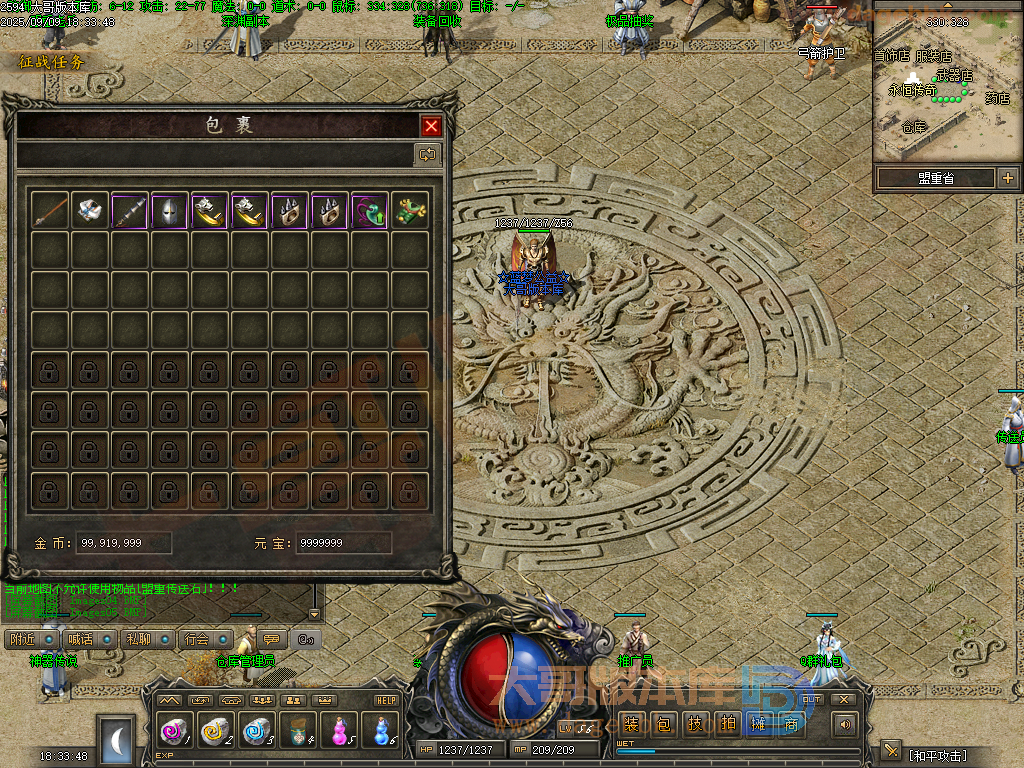Image resolution: width=1024 pixels, height=768 pixels.
Task: Use the blue gourd potion in slot 6
Action: click(380, 731)
